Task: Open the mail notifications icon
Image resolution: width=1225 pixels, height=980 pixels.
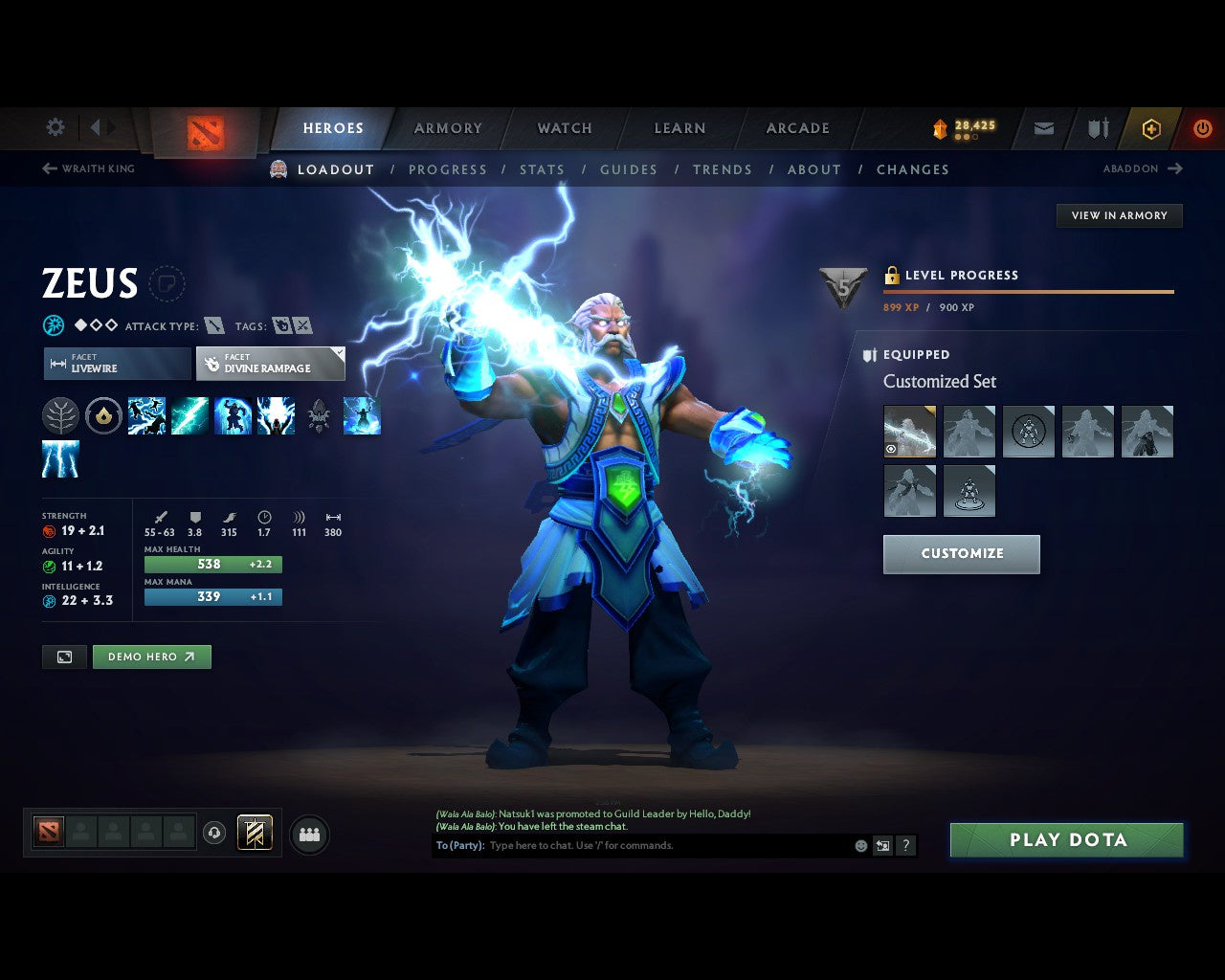Action: 1042,127
